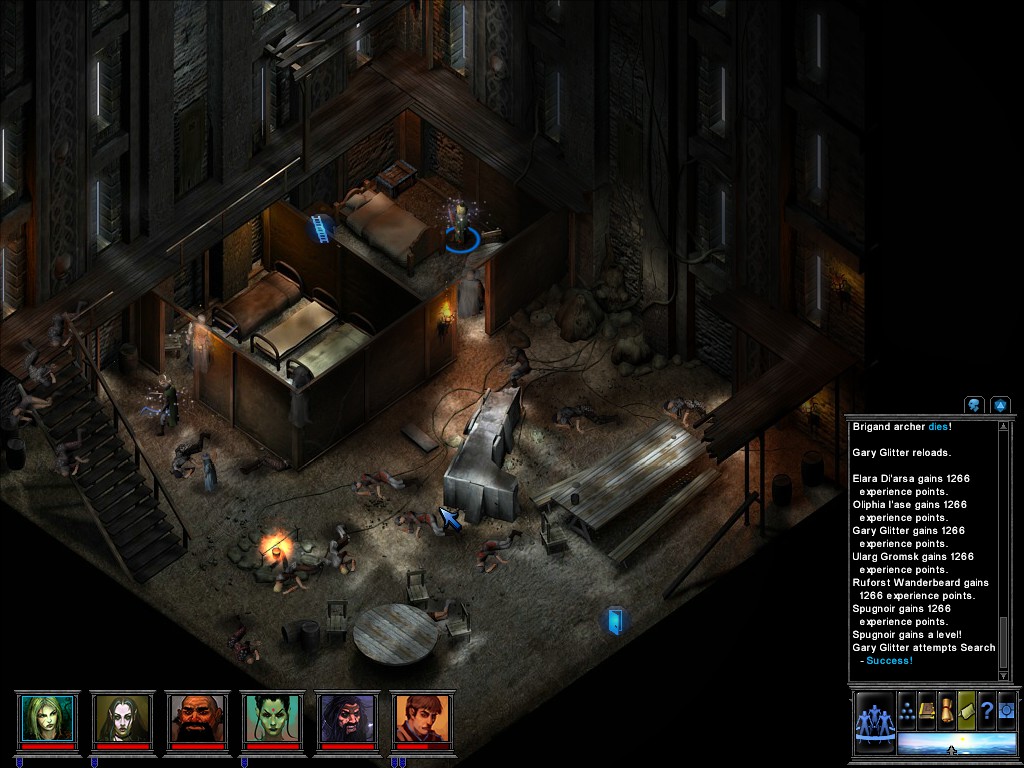Select the green-skinned woman's portrait
Screen dimensions: 1024x768
point(272,718)
